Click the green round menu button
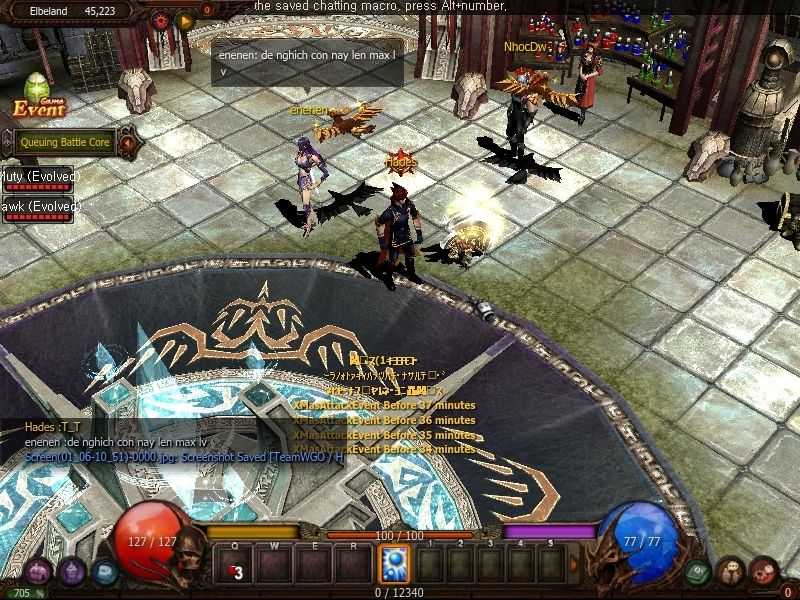This screenshot has width=800, height=600. coord(699,572)
